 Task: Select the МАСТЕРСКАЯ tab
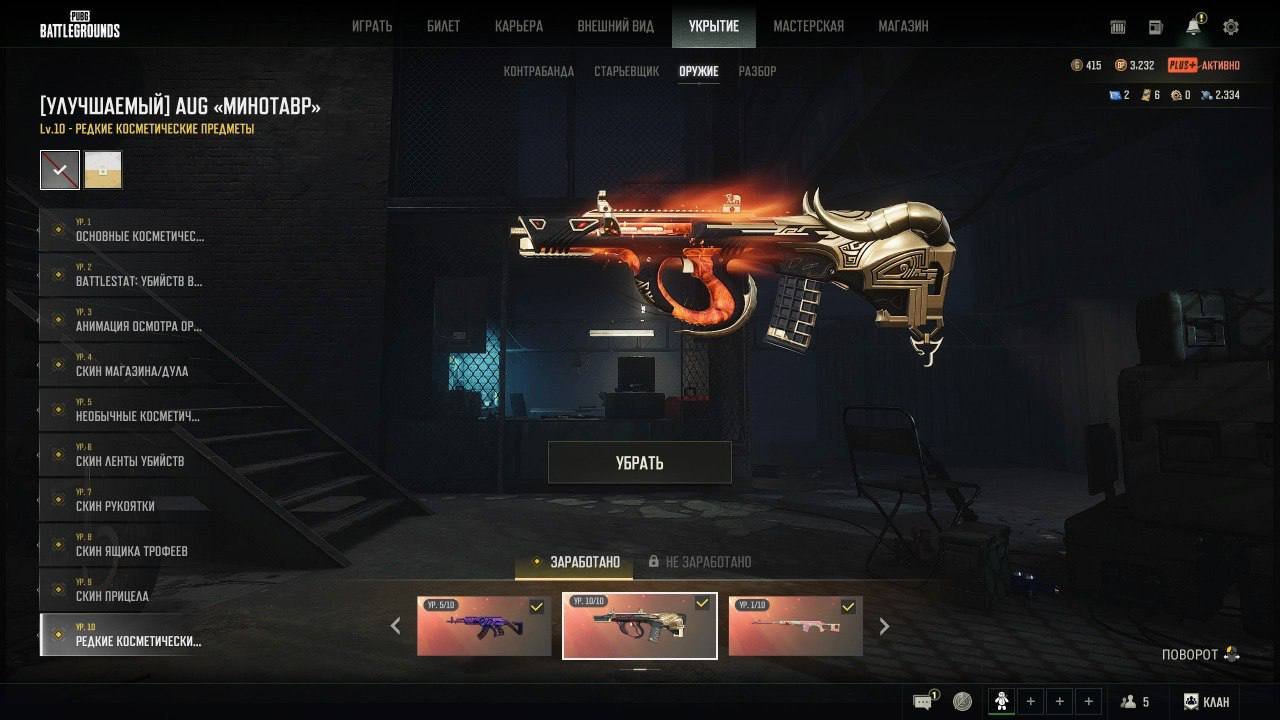point(808,26)
